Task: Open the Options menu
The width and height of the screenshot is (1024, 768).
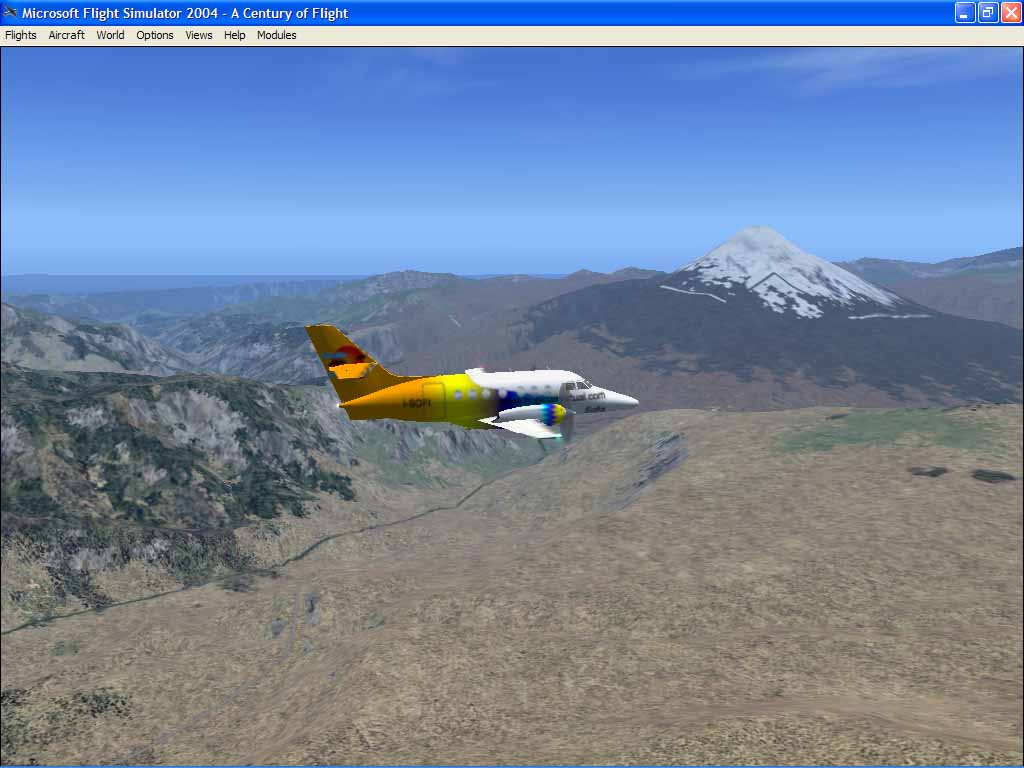Action: (155, 35)
